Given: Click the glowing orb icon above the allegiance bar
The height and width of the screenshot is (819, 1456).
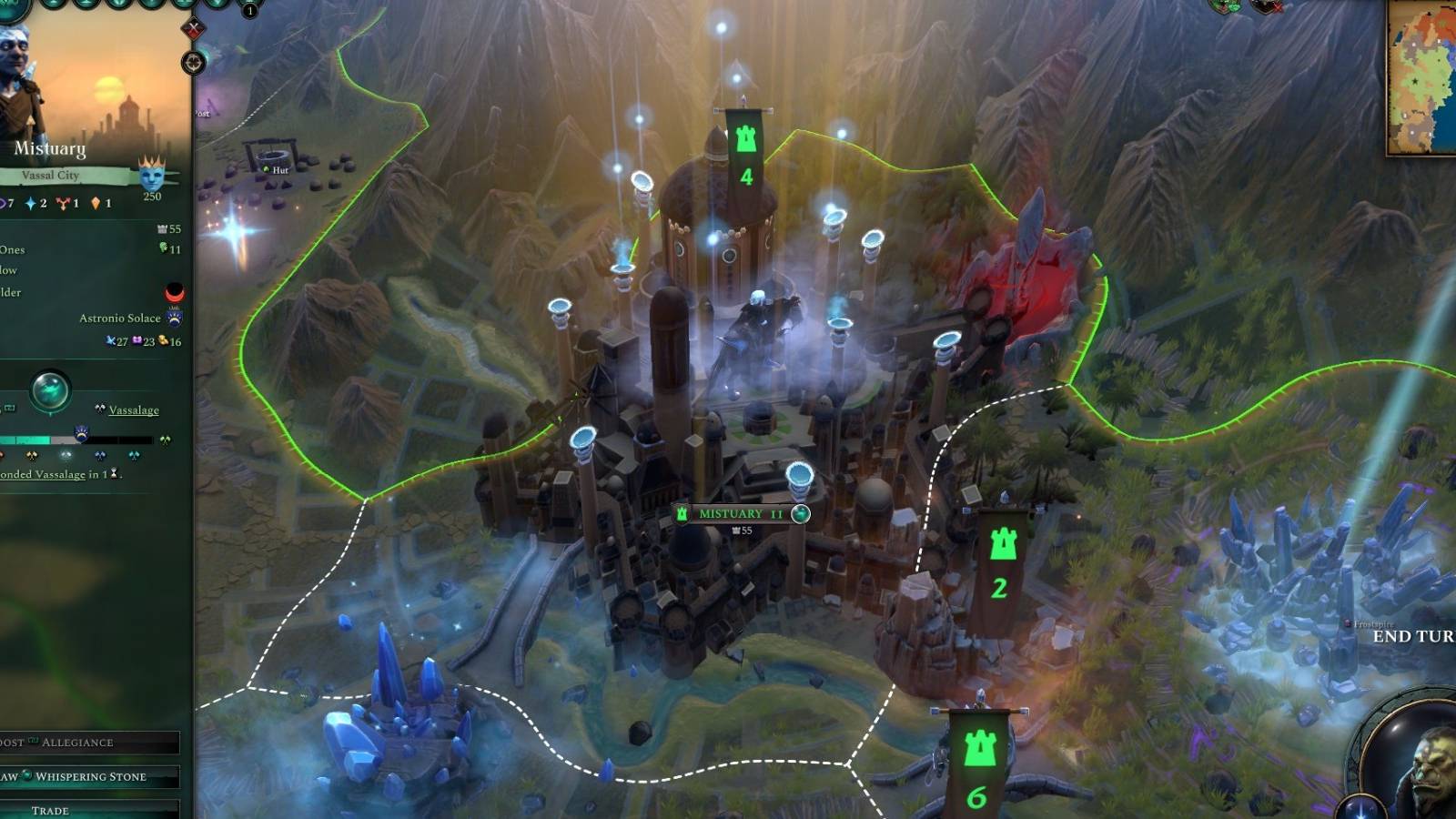Looking at the screenshot, I should click(x=50, y=387).
